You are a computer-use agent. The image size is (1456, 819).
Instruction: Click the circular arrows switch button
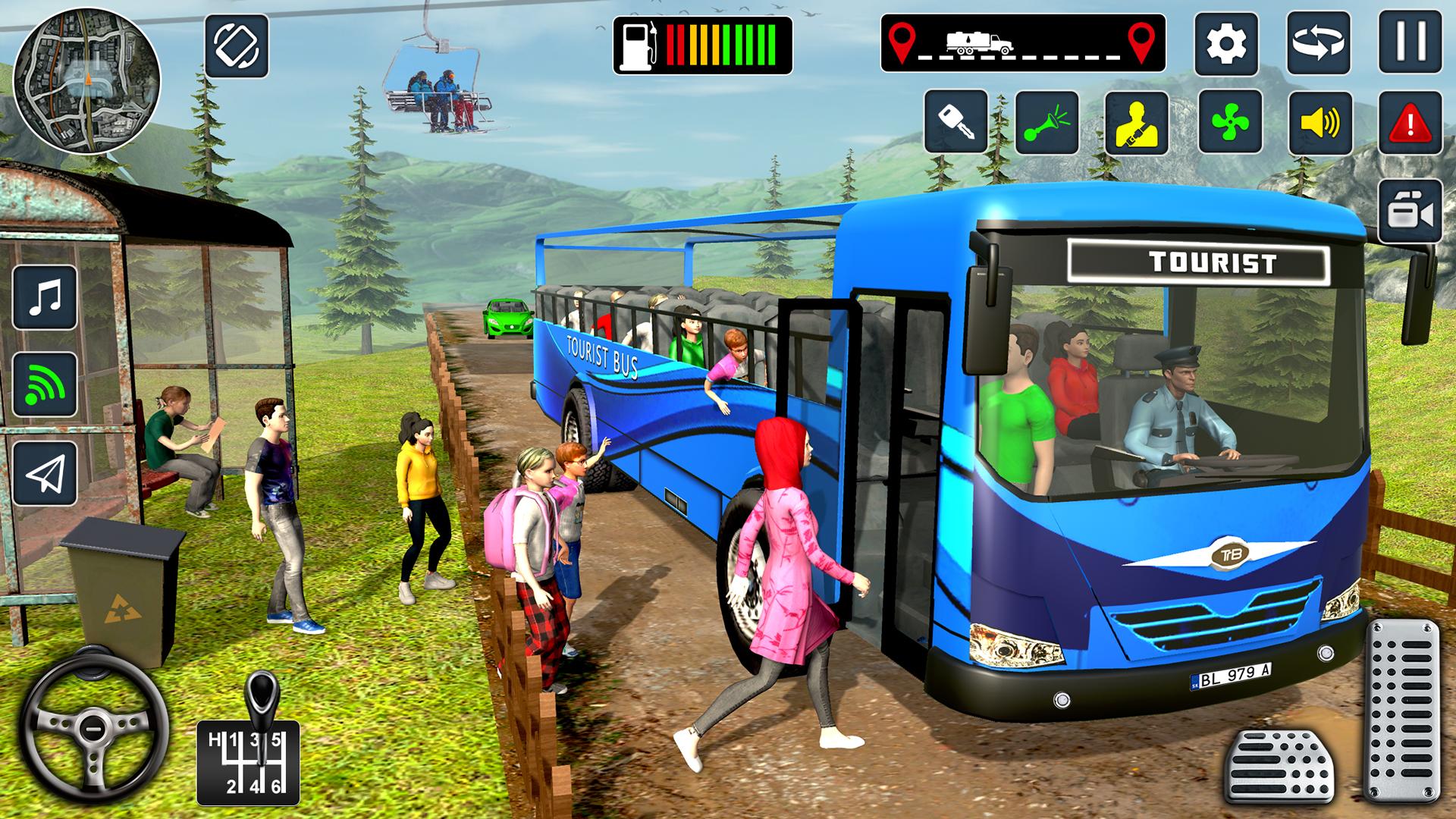(1319, 43)
